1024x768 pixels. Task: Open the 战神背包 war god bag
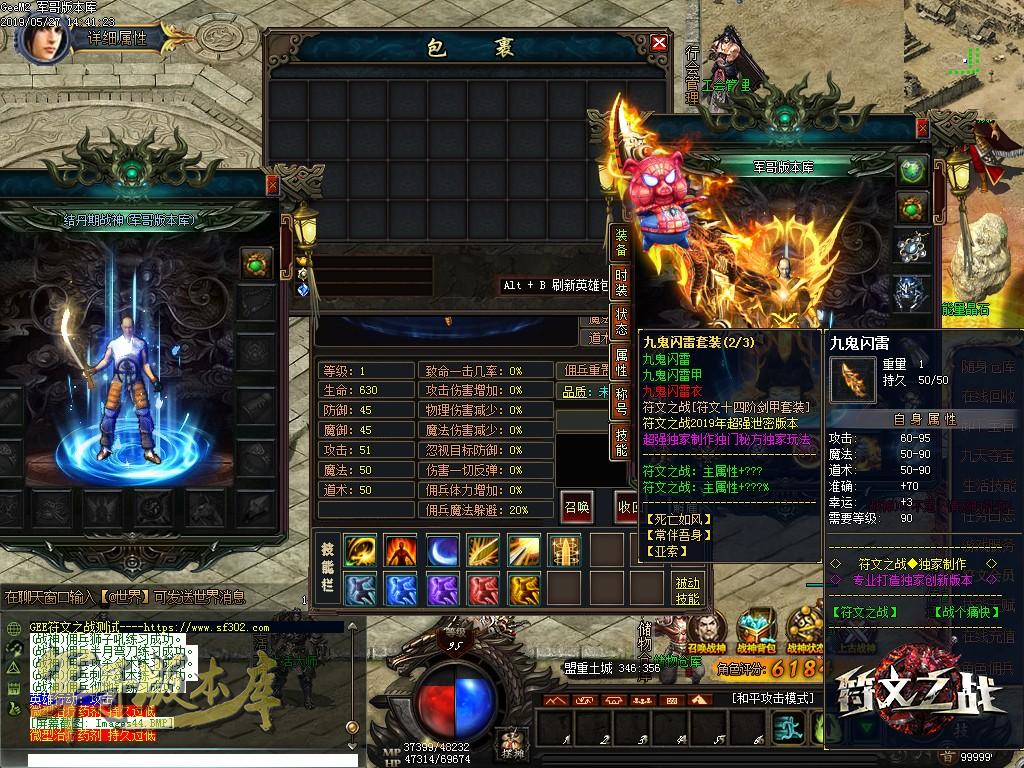756,630
